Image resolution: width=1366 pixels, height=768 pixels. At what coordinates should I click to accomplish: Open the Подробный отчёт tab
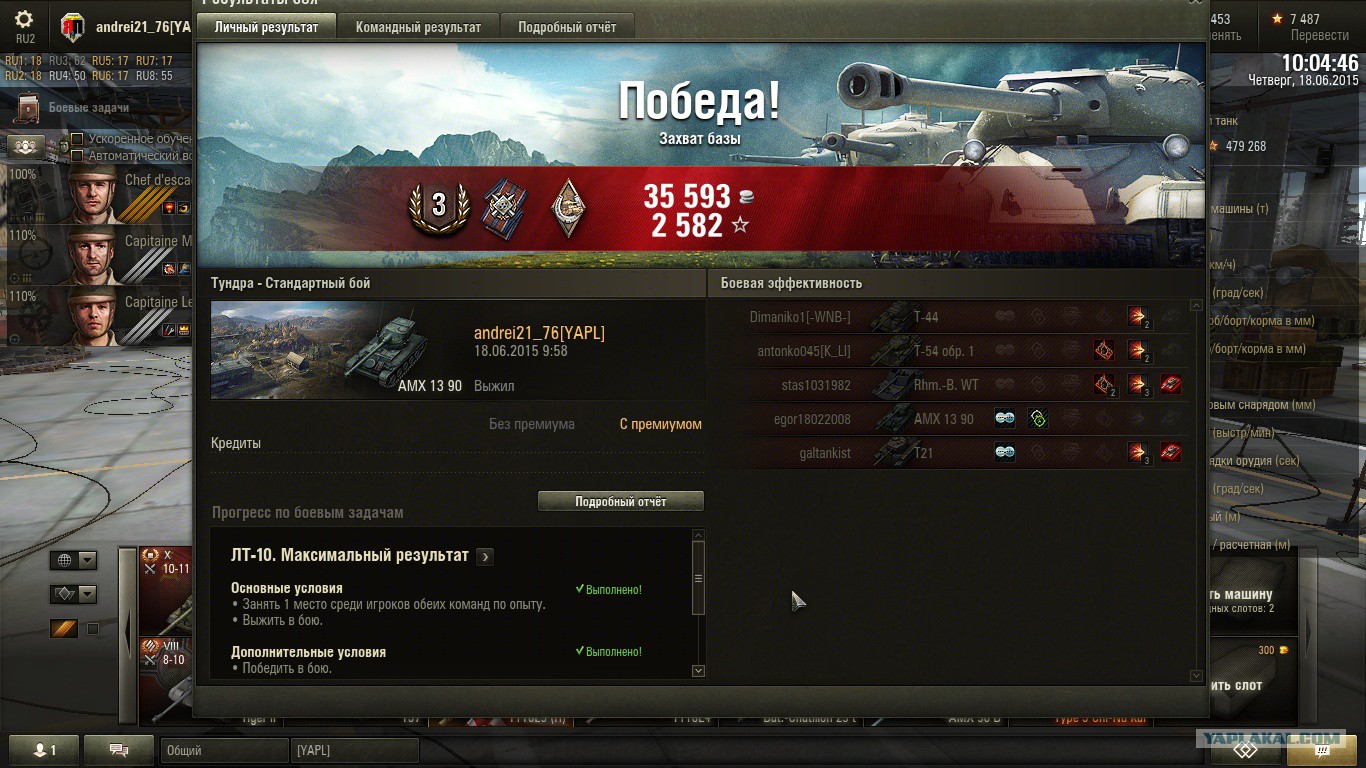click(x=567, y=27)
